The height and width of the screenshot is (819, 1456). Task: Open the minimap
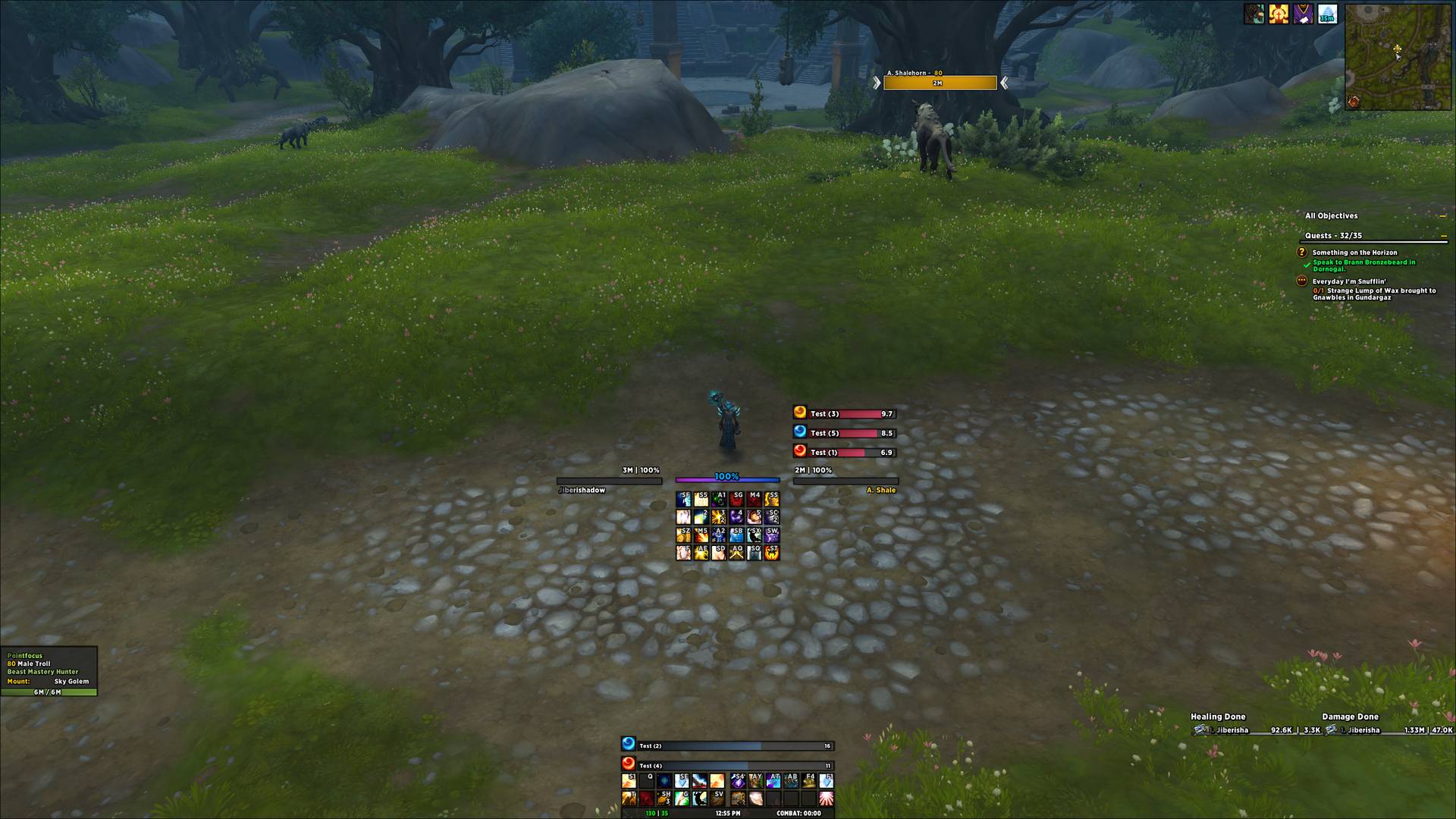[x=1397, y=57]
